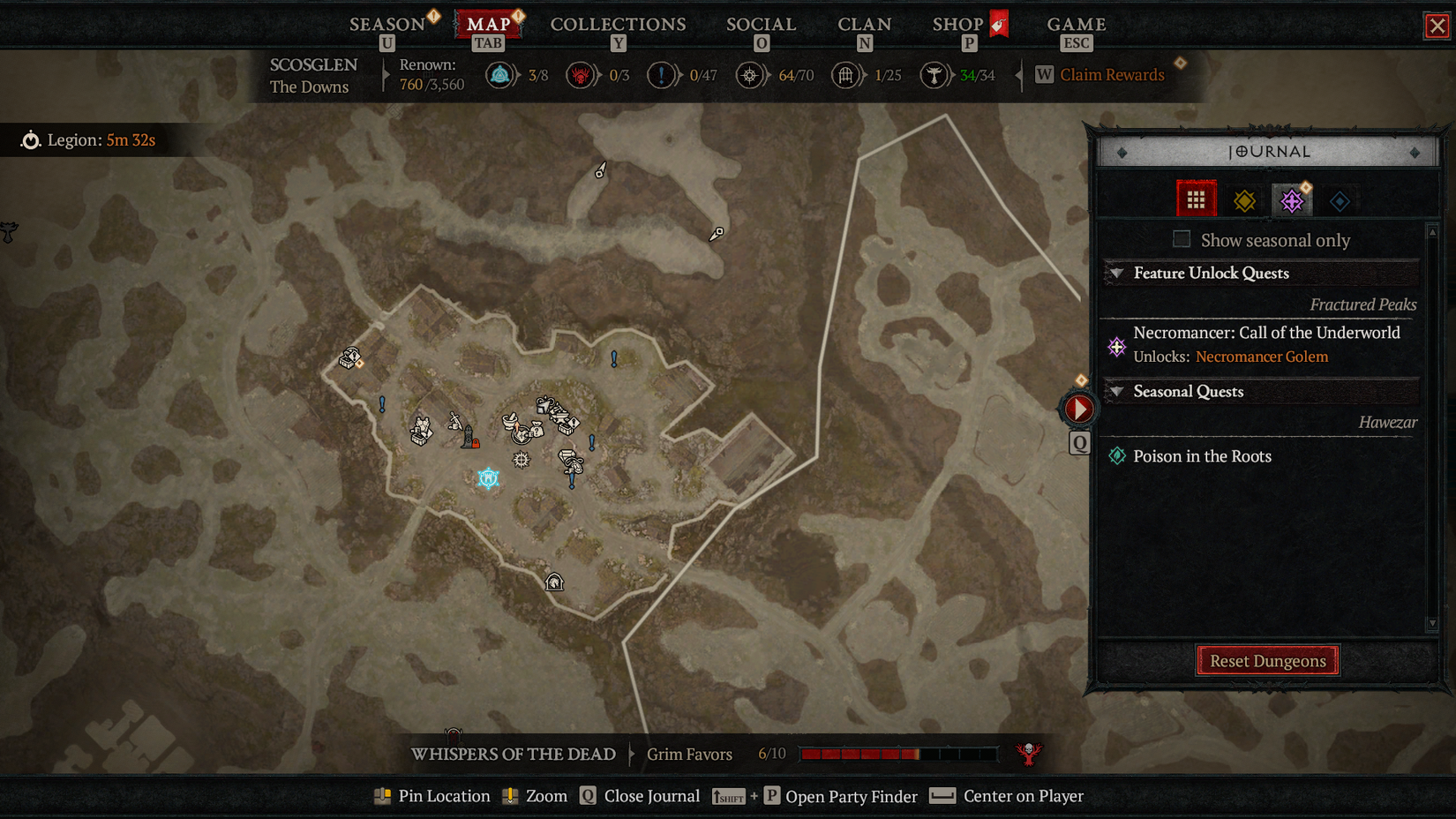
Task: Click the red skull Grim Favors icon
Action: click(x=1027, y=754)
